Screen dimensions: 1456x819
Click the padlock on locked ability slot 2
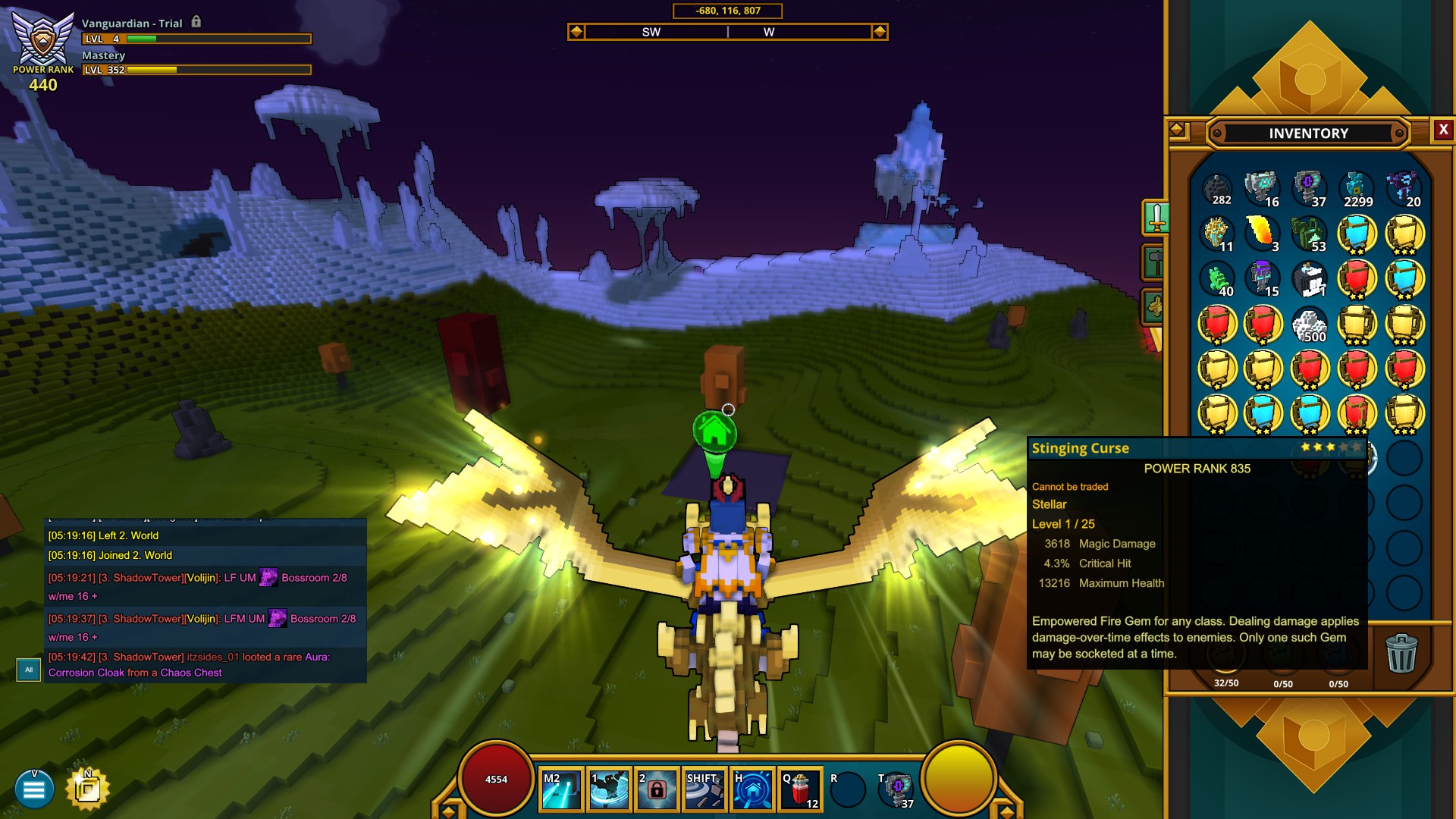pos(657,790)
